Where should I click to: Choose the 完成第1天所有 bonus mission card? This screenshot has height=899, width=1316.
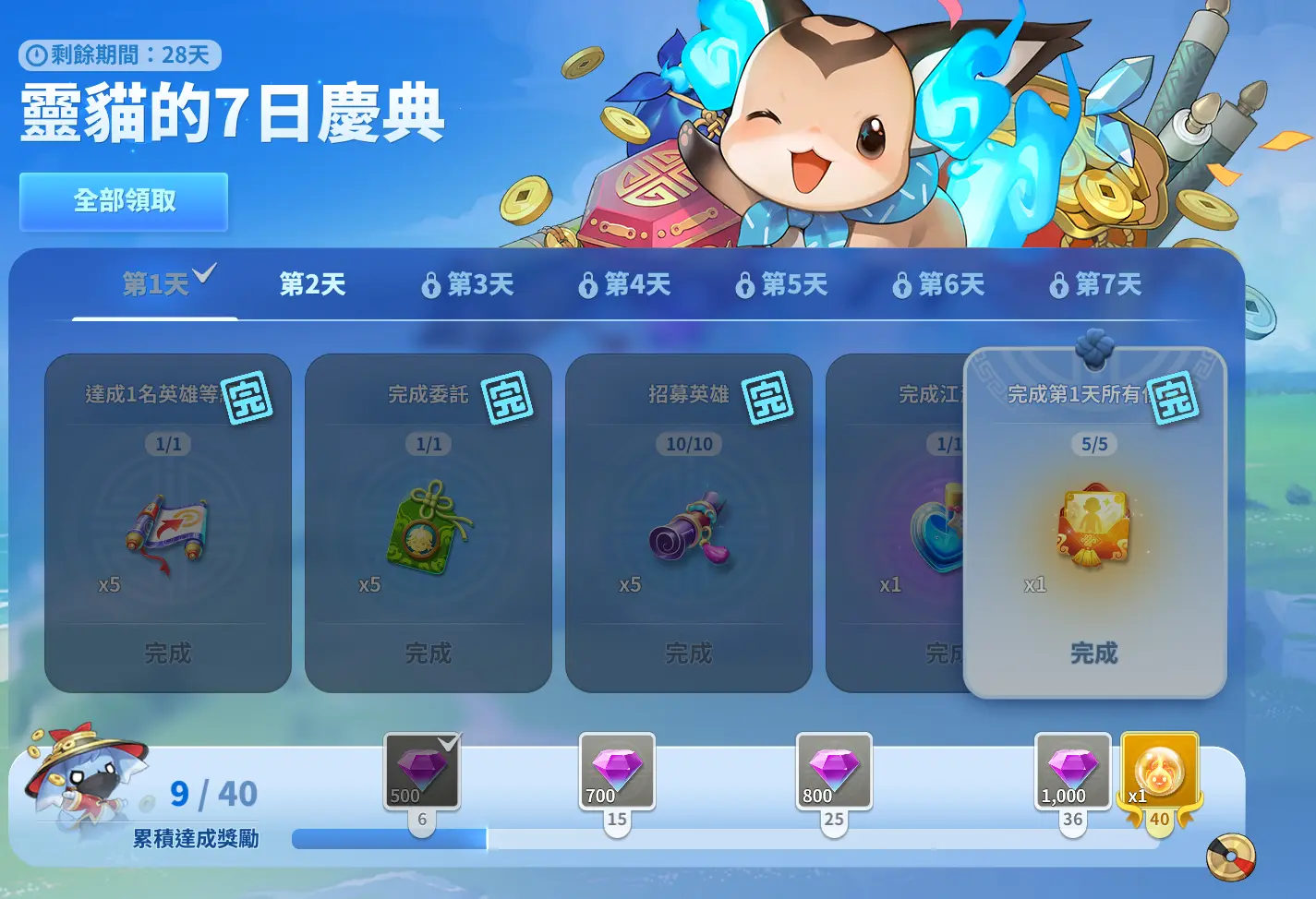click(1094, 522)
